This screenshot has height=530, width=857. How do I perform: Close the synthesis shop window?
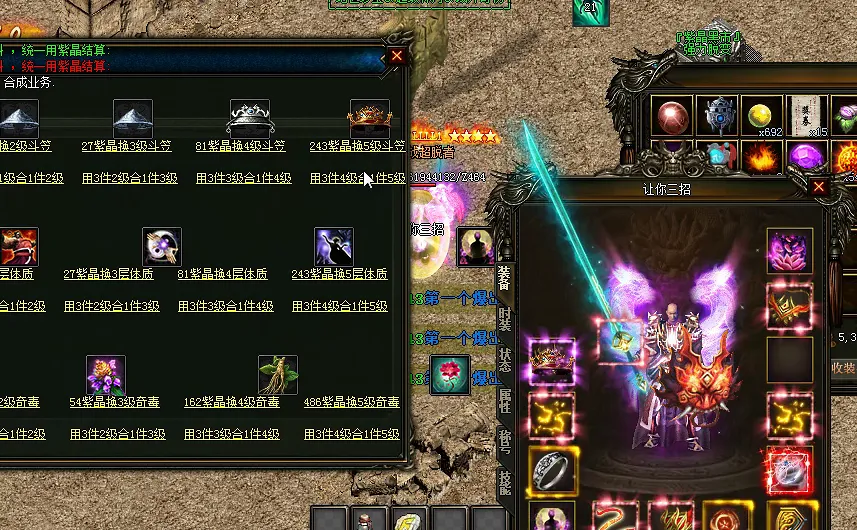(397, 56)
